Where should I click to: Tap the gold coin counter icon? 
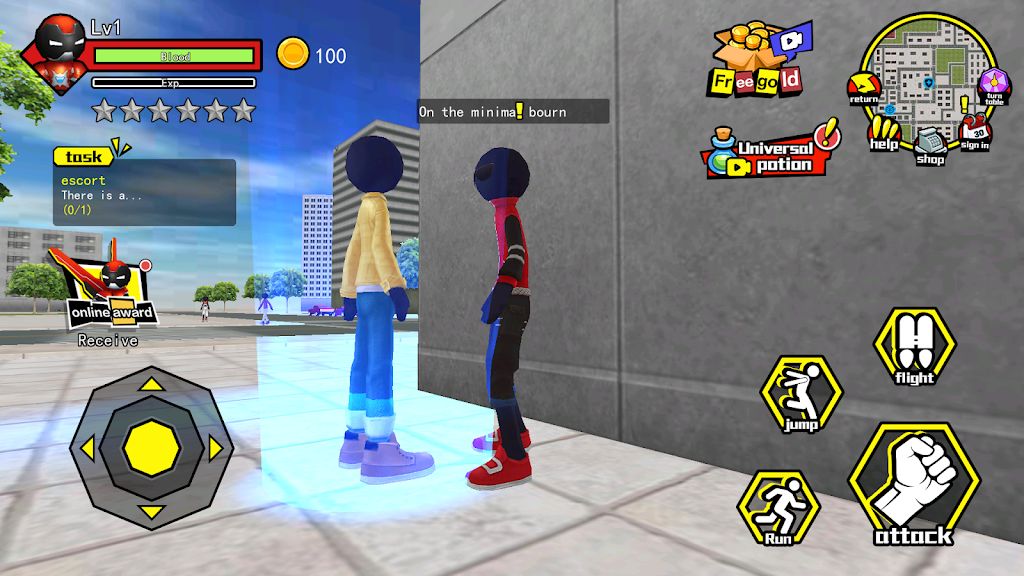pyautogui.click(x=293, y=53)
